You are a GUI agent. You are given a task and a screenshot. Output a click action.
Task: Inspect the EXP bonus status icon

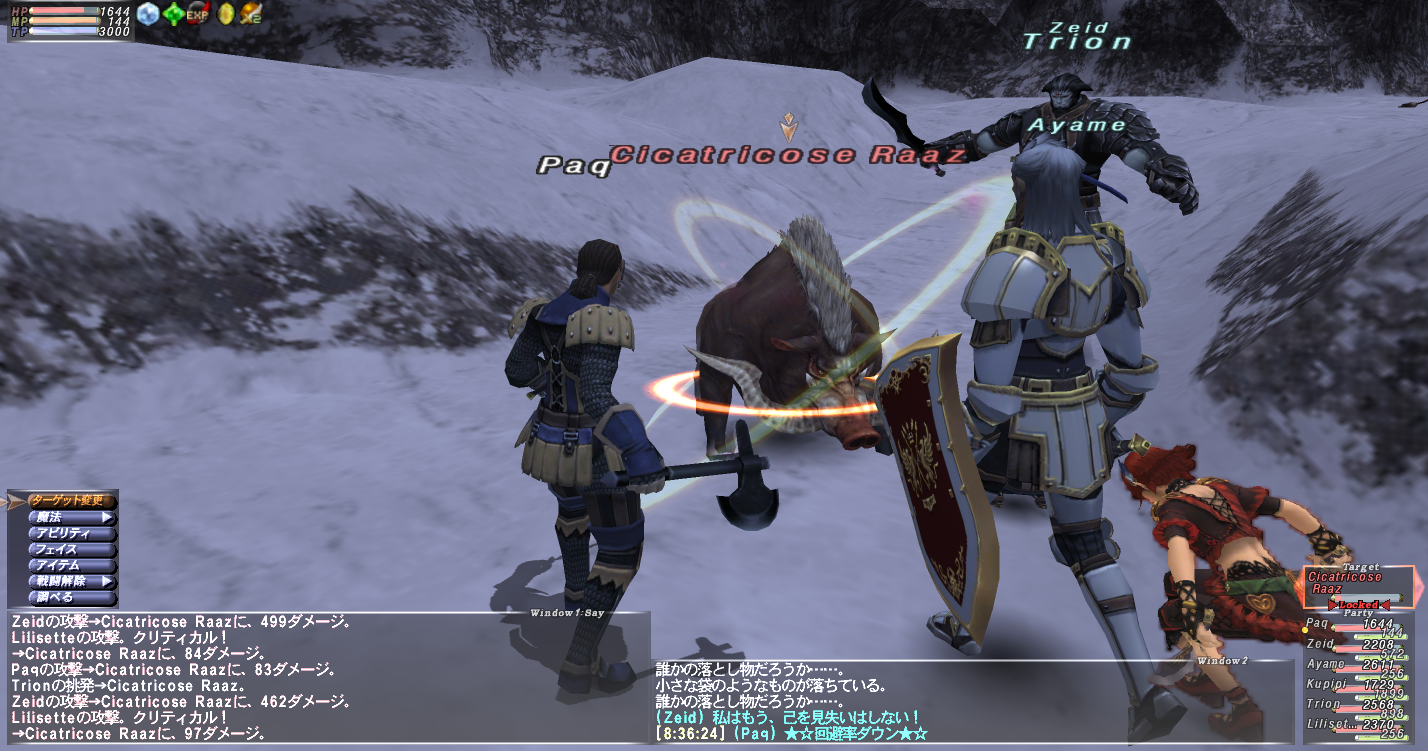(x=198, y=14)
